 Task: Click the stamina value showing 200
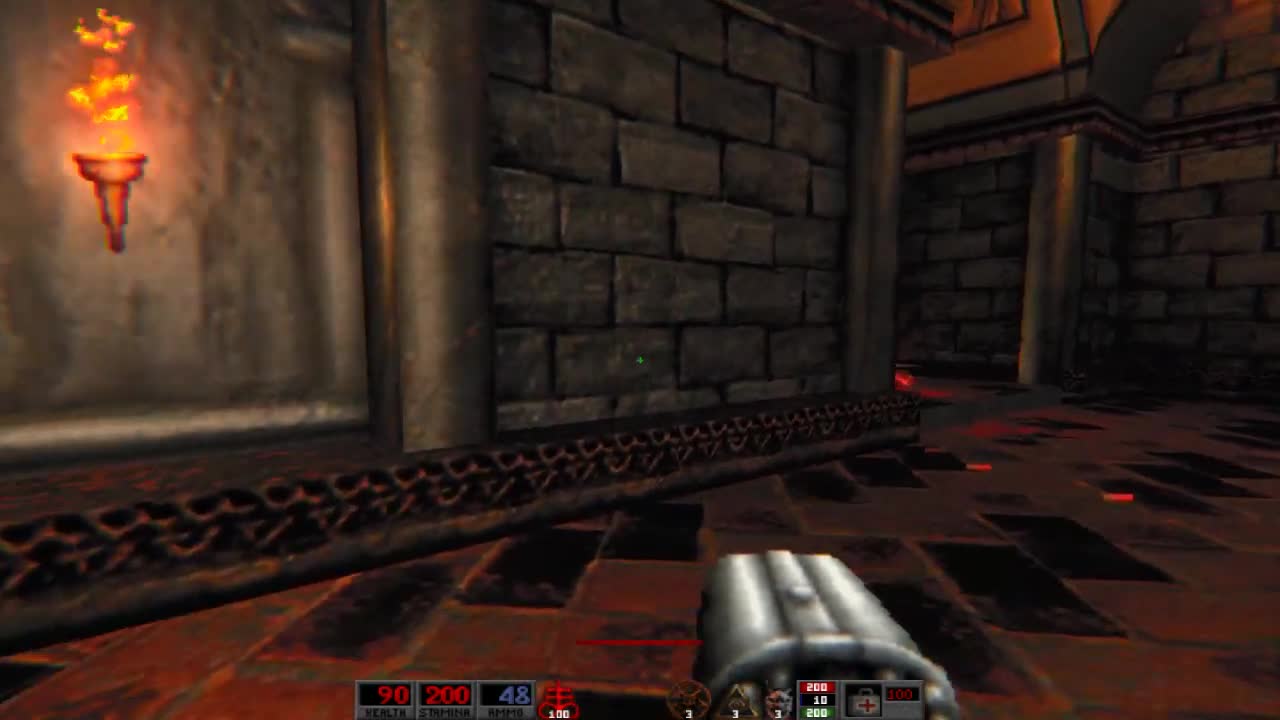tap(450, 692)
